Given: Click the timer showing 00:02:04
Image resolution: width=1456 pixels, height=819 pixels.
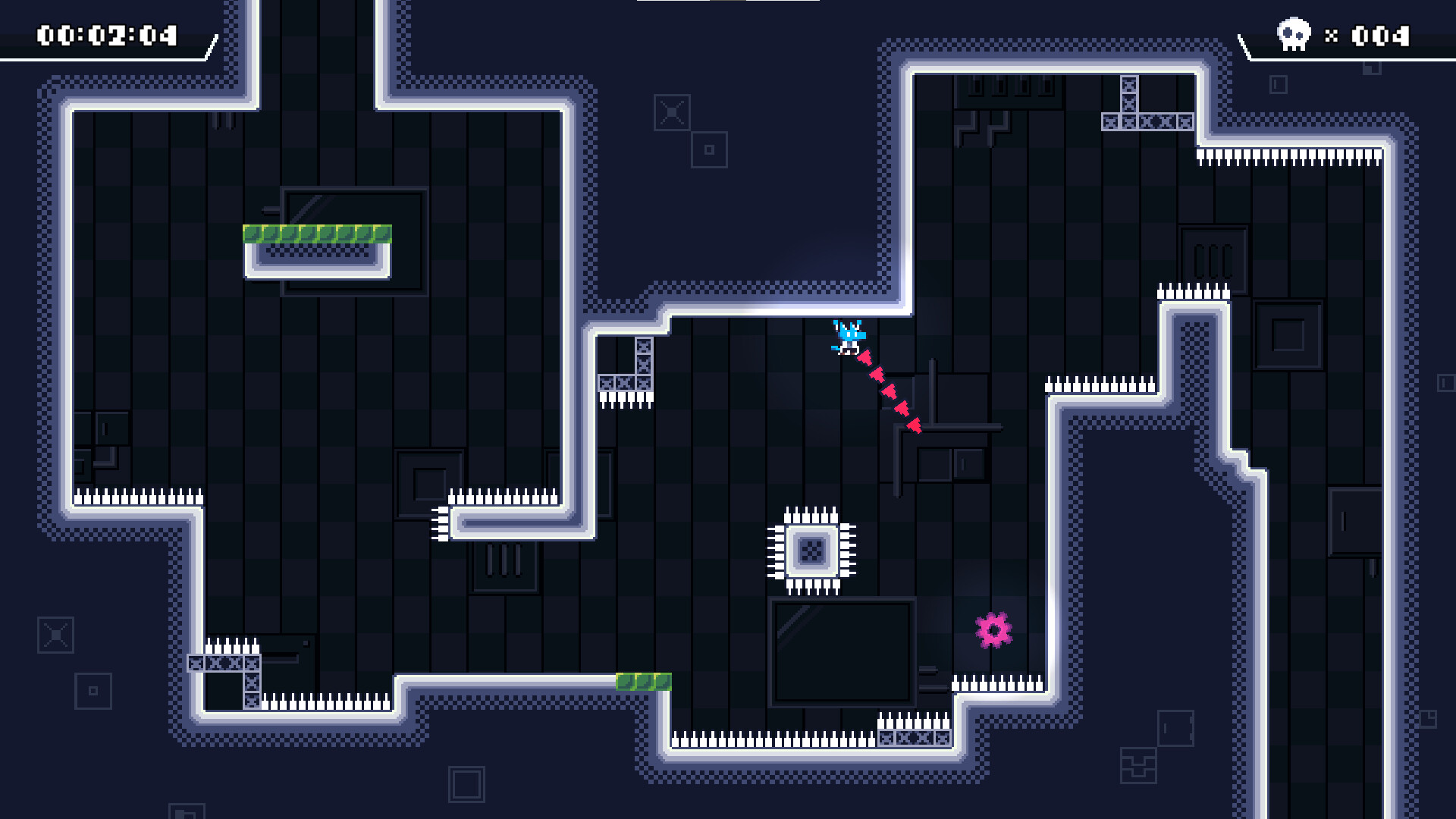Looking at the screenshot, I should click(108, 33).
